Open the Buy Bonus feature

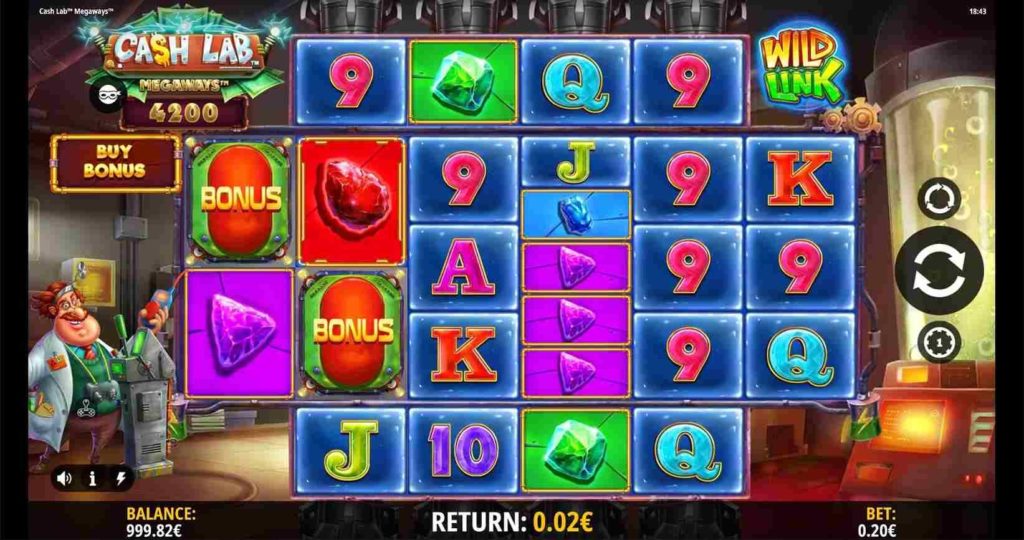click(115, 163)
